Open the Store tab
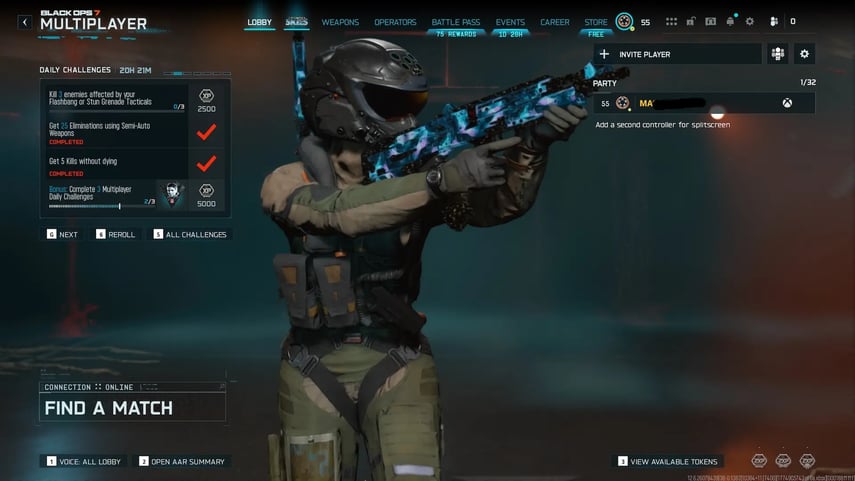 click(596, 22)
